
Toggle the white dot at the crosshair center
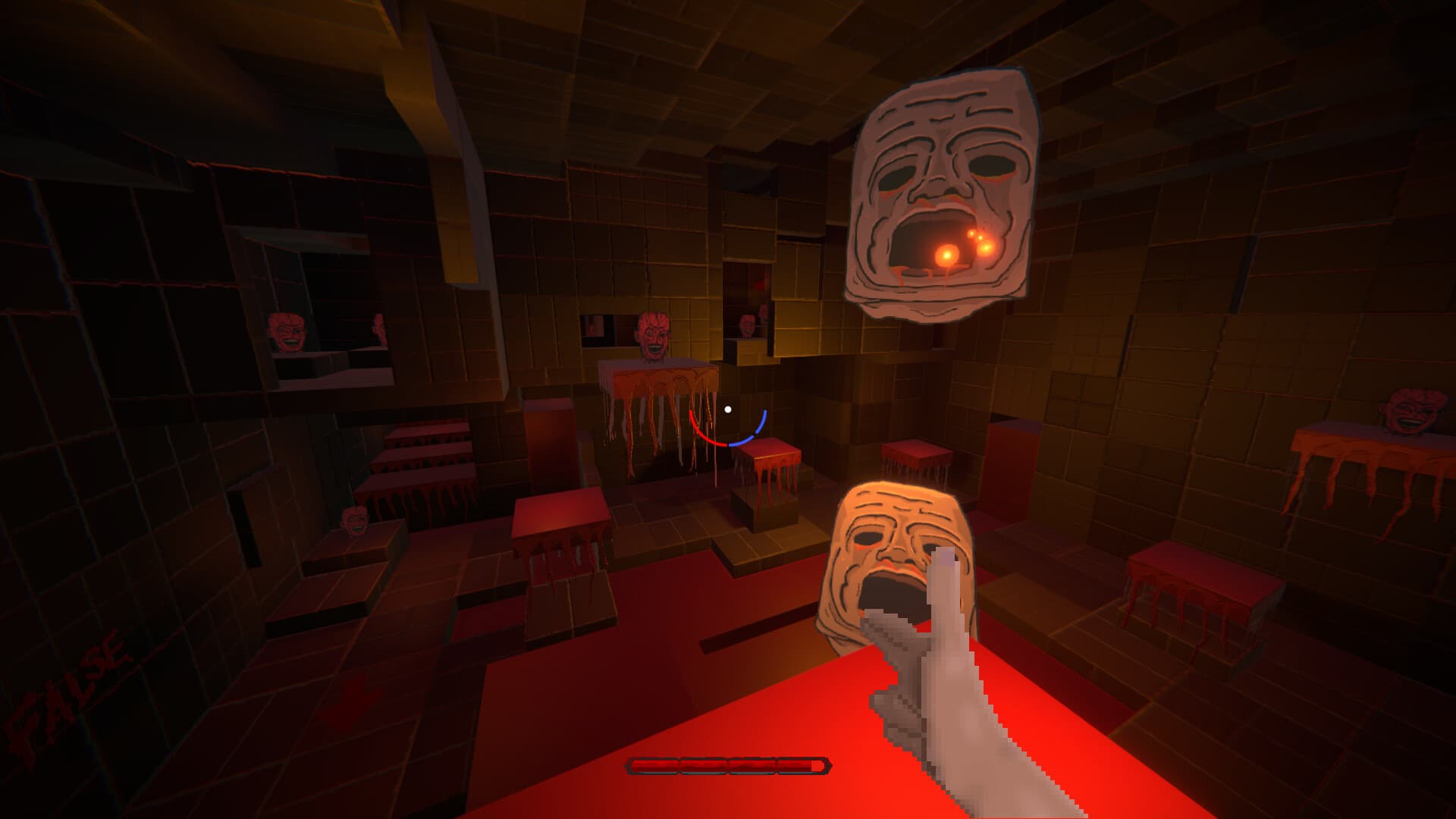click(x=730, y=409)
